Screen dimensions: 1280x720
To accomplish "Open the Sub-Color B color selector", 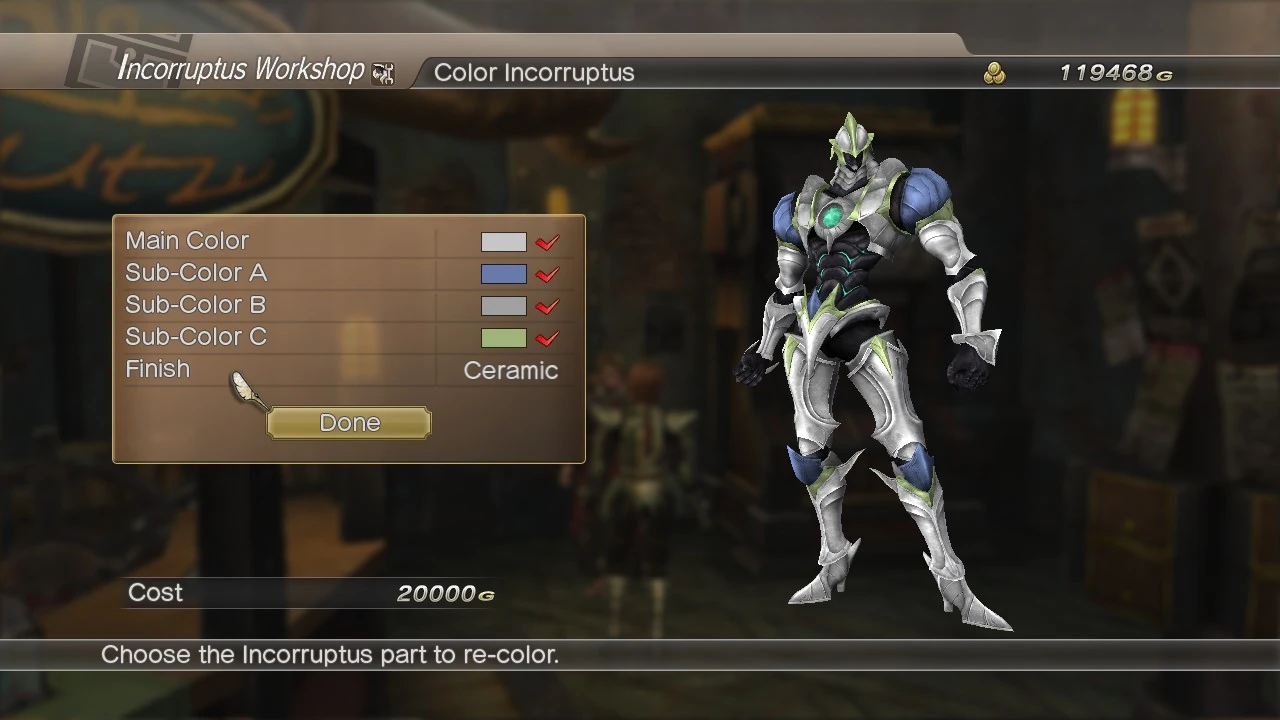I will 503,305.
